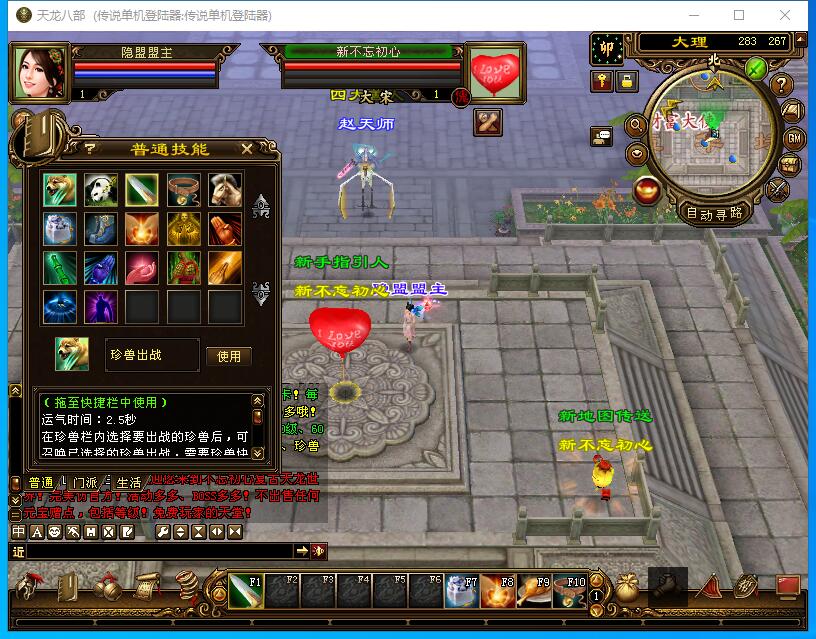Click the 使用 button for the skill
816x639 pixels.
point(229,356)
